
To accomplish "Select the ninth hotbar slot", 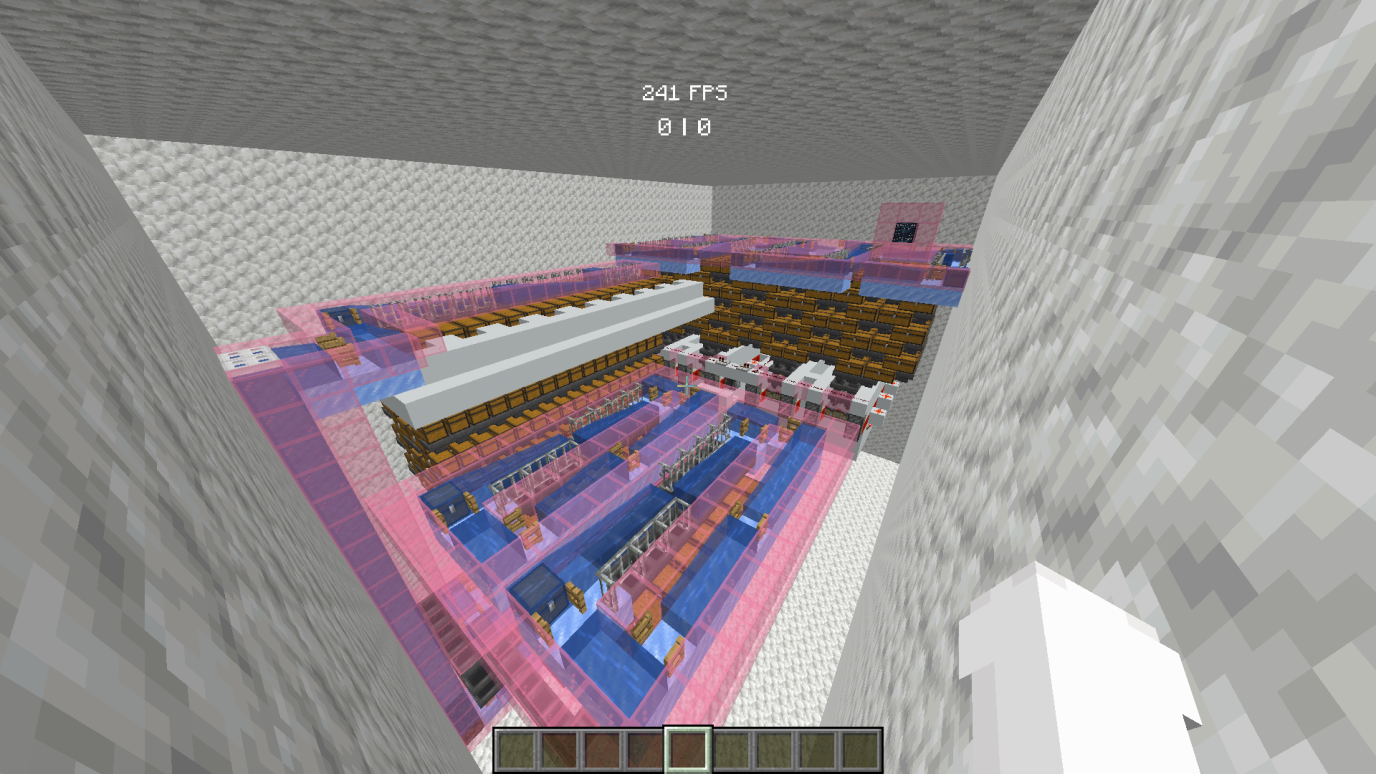I will 861,750.
